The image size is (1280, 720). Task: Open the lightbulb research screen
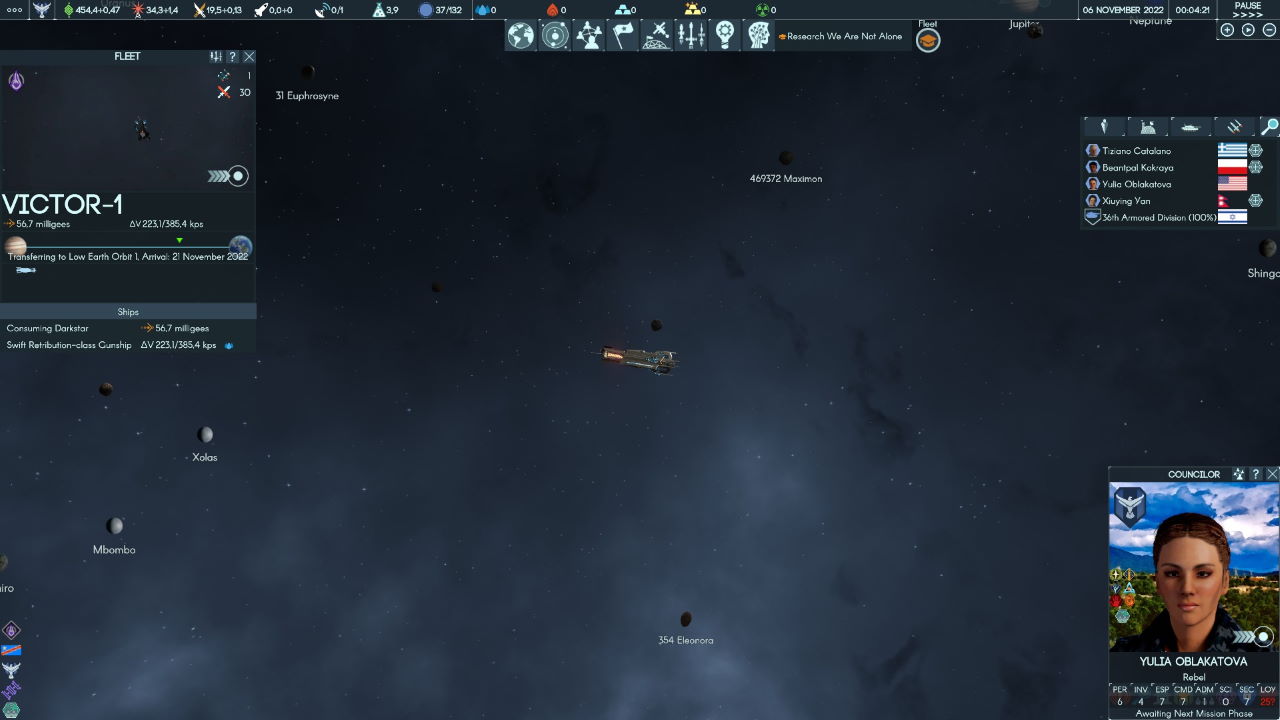[x=725, y=36]
